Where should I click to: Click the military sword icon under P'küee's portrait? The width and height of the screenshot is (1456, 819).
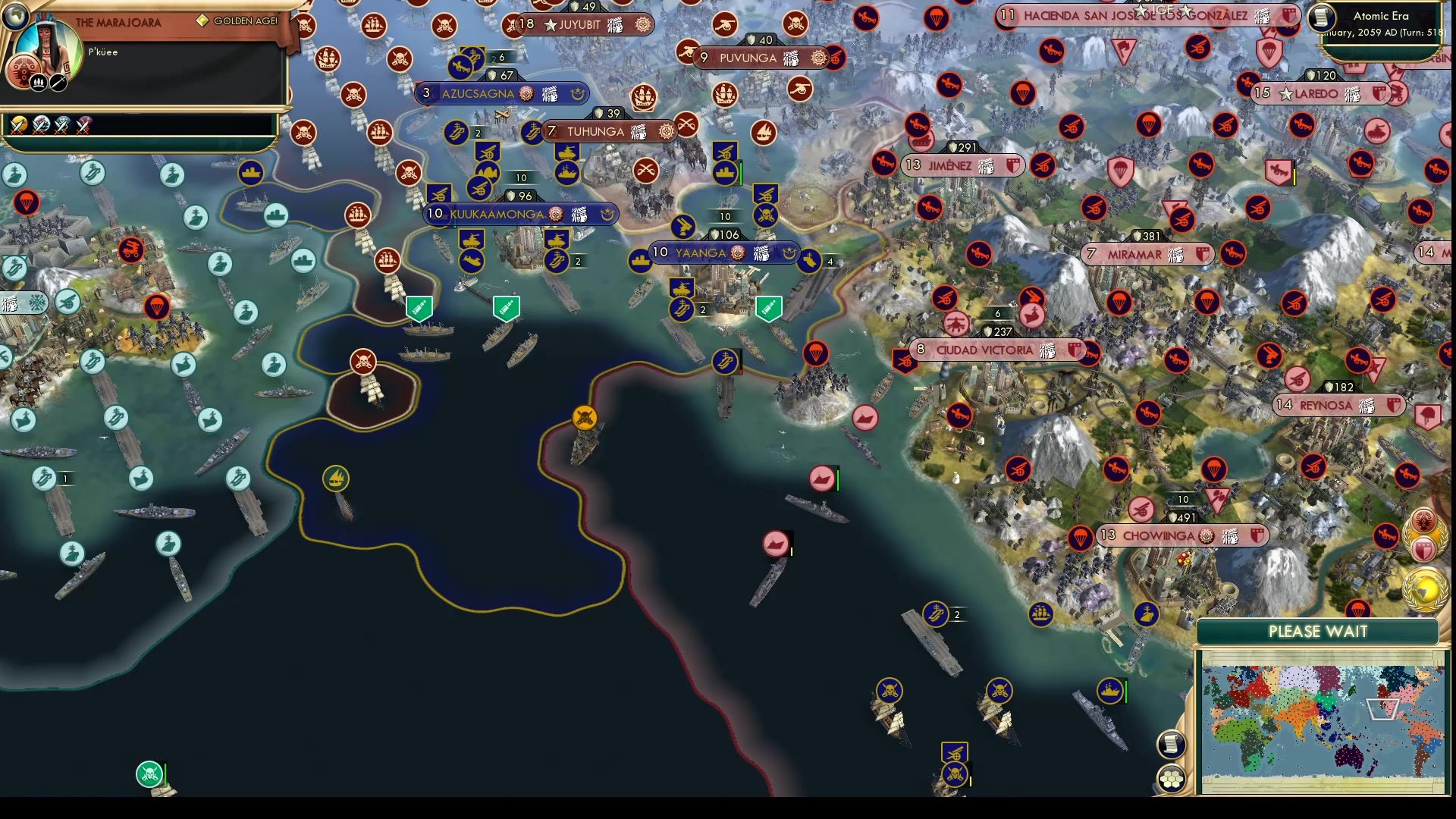click(58, 83)
